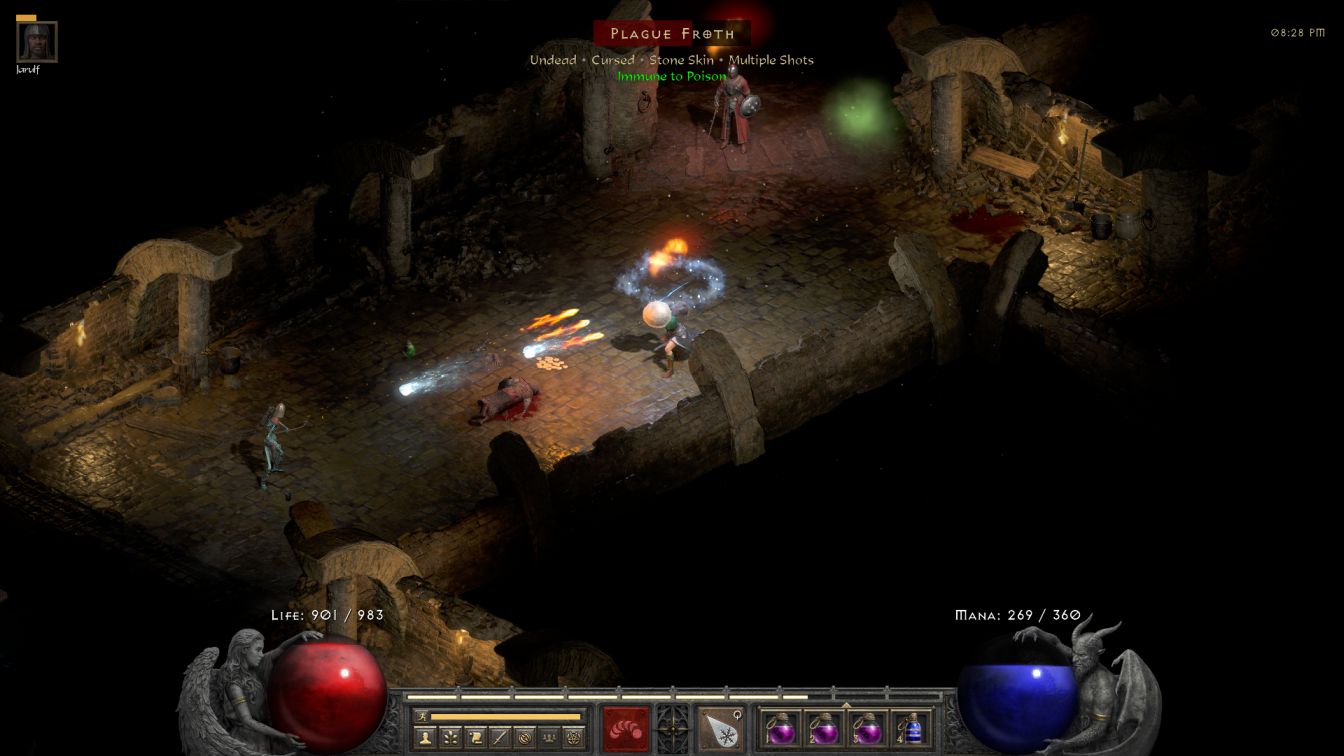Open the quest log scroll icon
Screen dimensions: 1344x756
pos(476,738)
